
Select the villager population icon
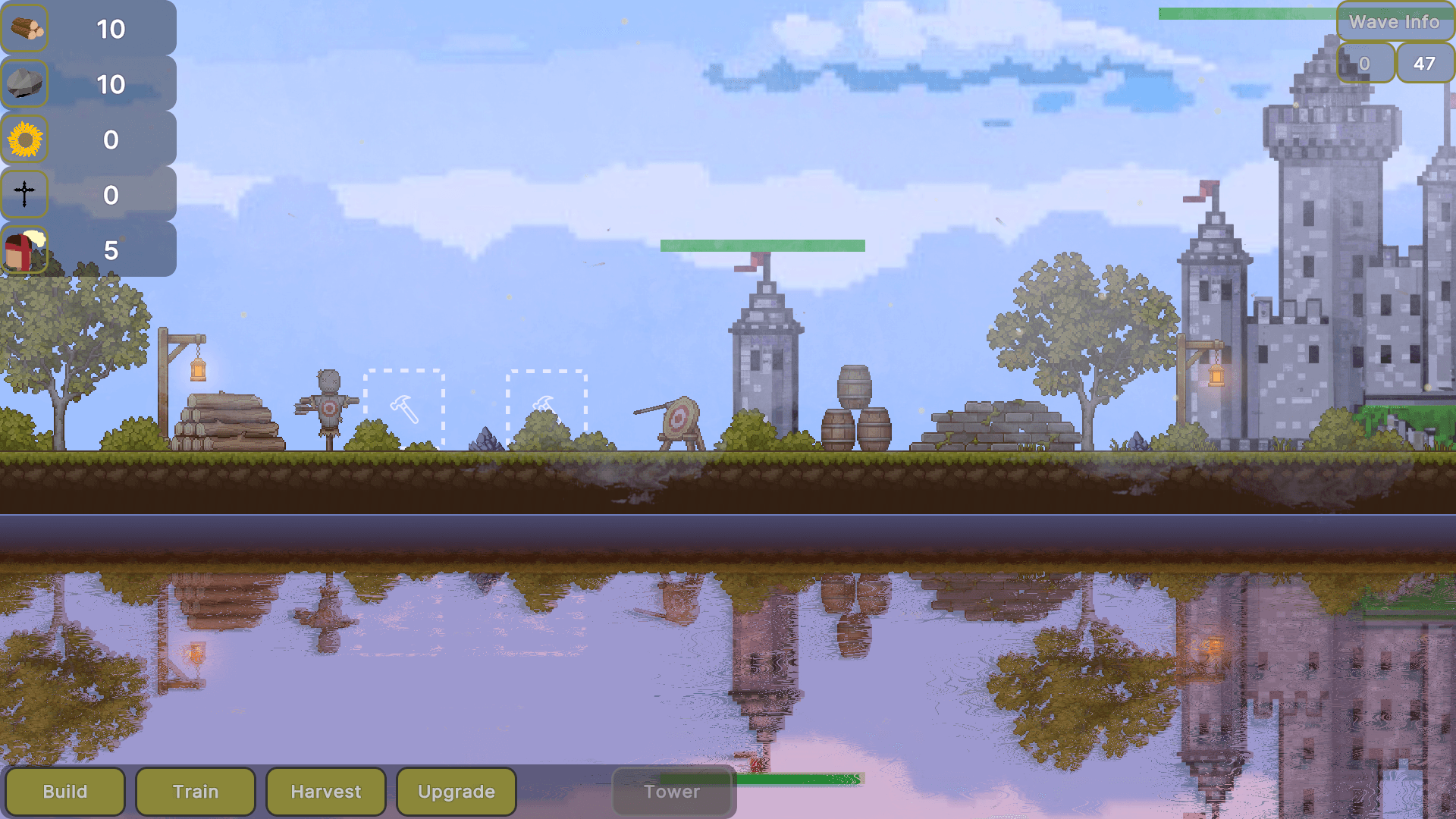tap(25, 250)
